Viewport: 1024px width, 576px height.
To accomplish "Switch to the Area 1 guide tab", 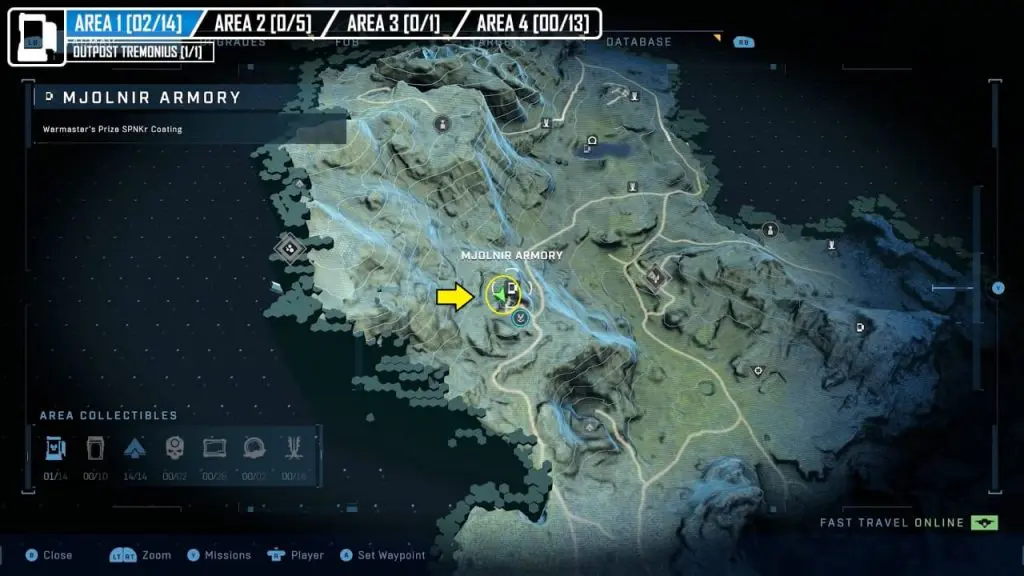I will (127, 22).
